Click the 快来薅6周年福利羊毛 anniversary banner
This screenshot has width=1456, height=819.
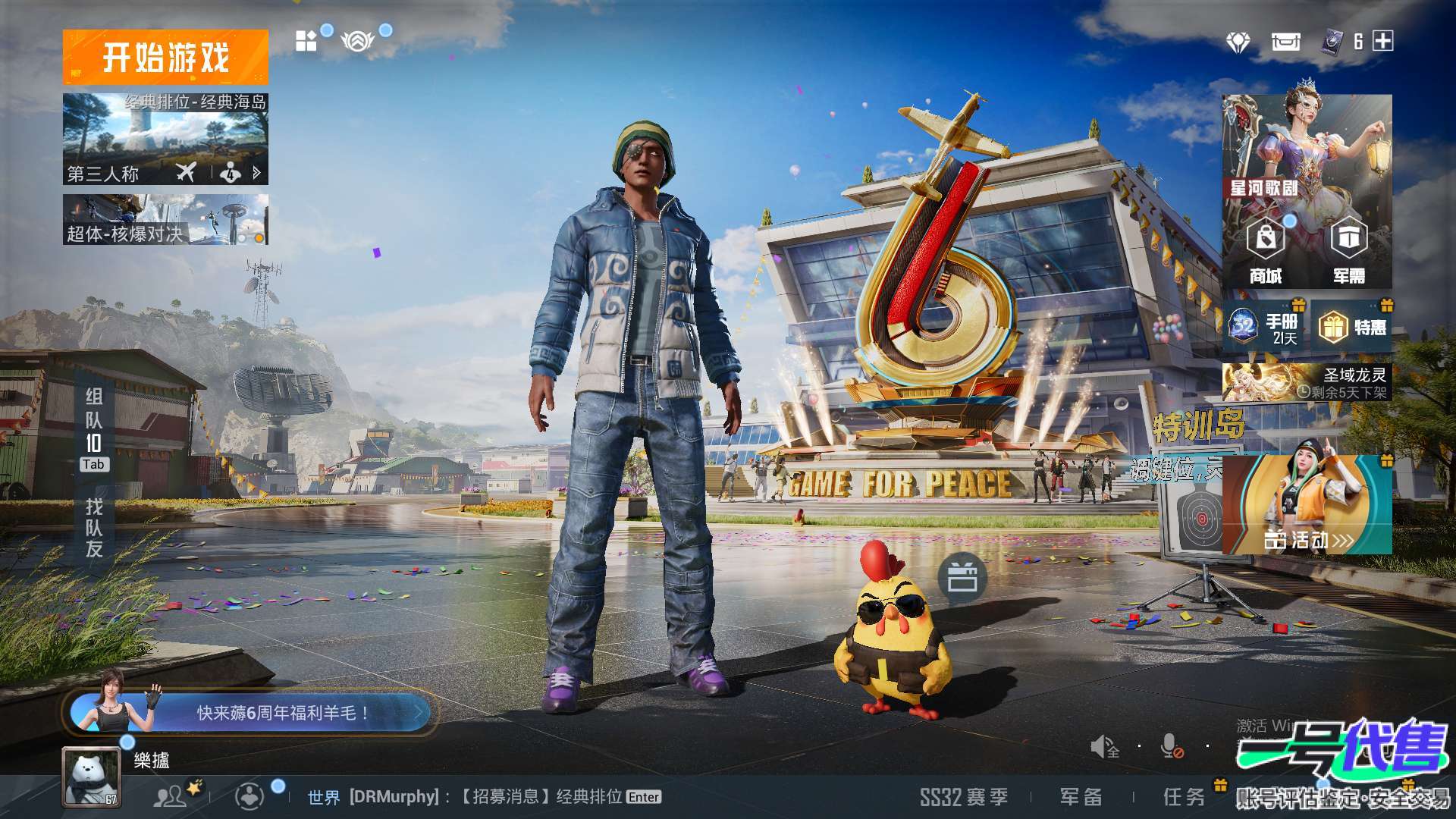[x=250, y=713]
